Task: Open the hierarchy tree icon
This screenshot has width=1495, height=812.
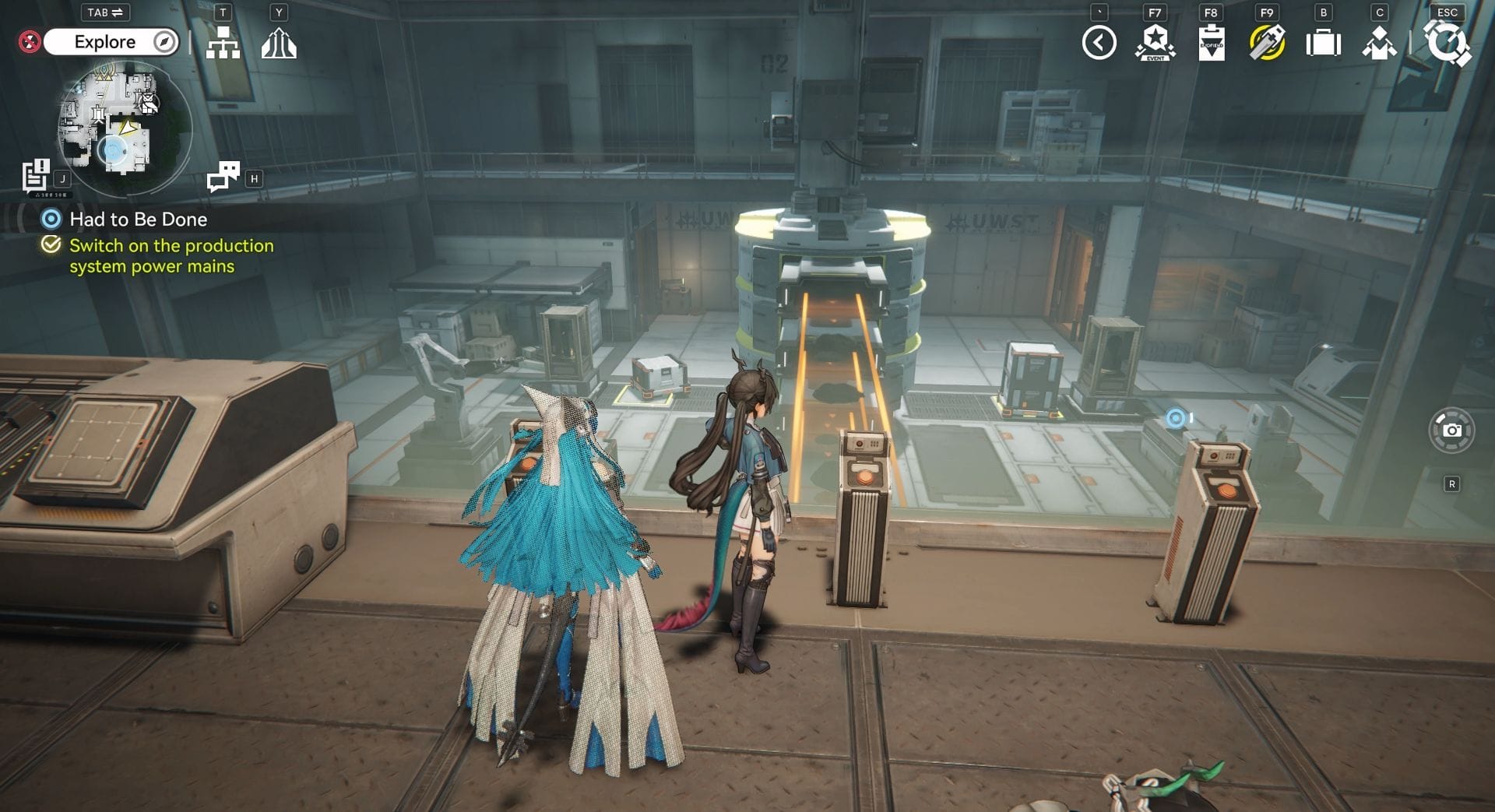Action: coord(223,43)
